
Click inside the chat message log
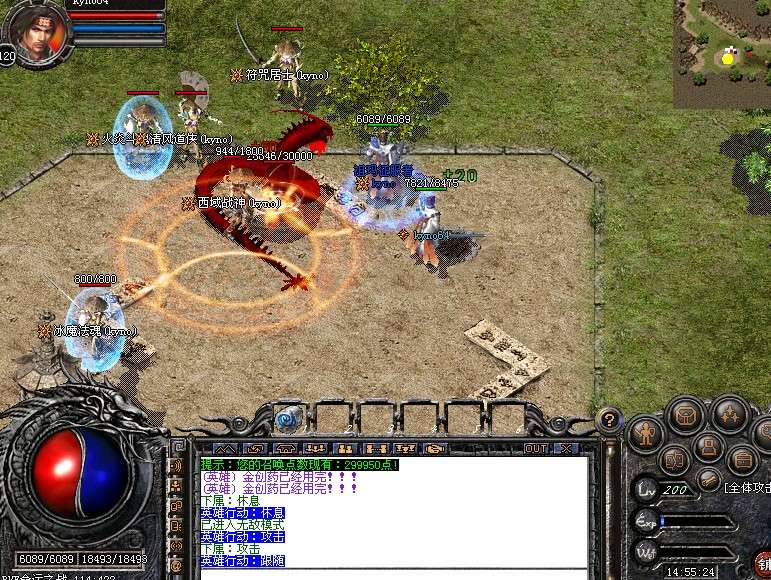point(390,512)
